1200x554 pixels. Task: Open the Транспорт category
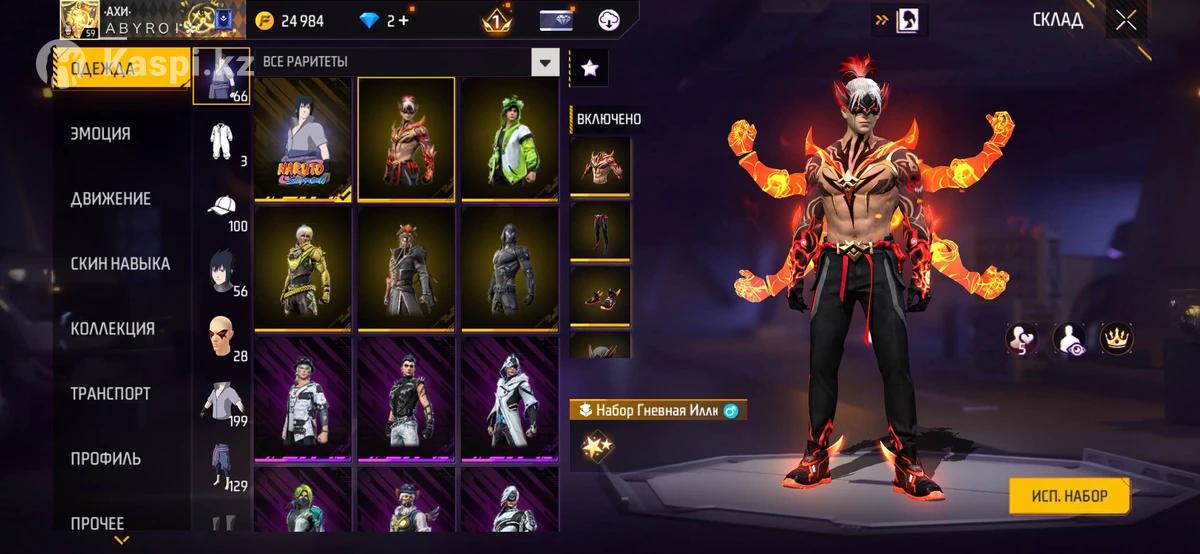110,394
